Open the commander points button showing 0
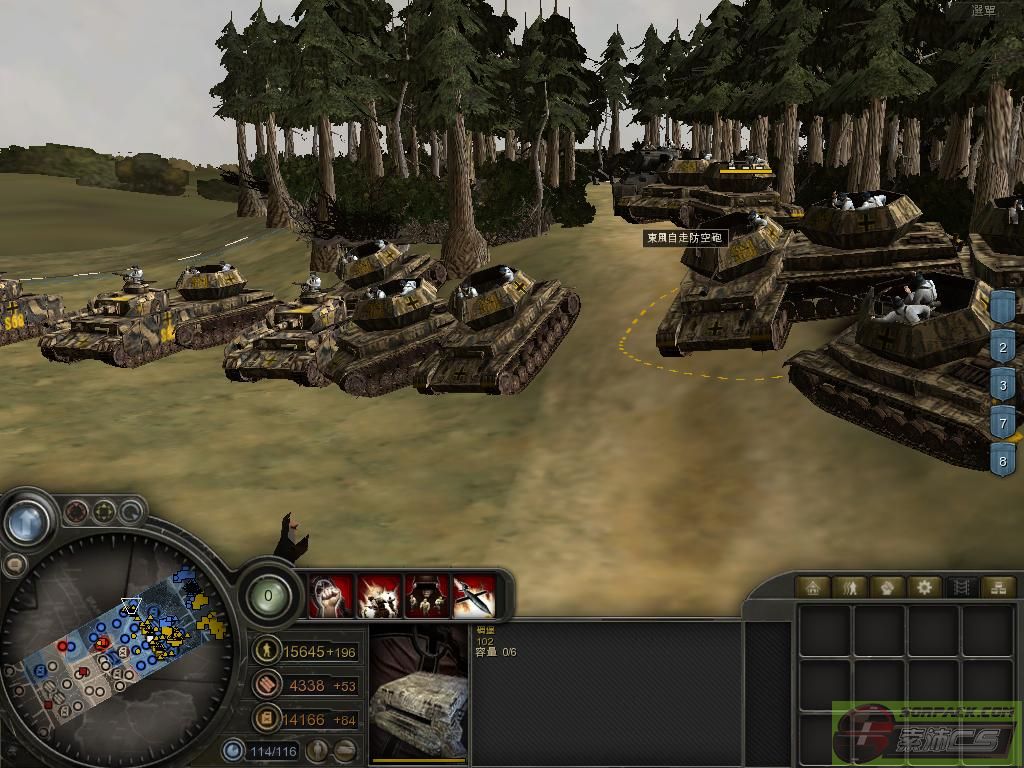 (x=269, y=597)
